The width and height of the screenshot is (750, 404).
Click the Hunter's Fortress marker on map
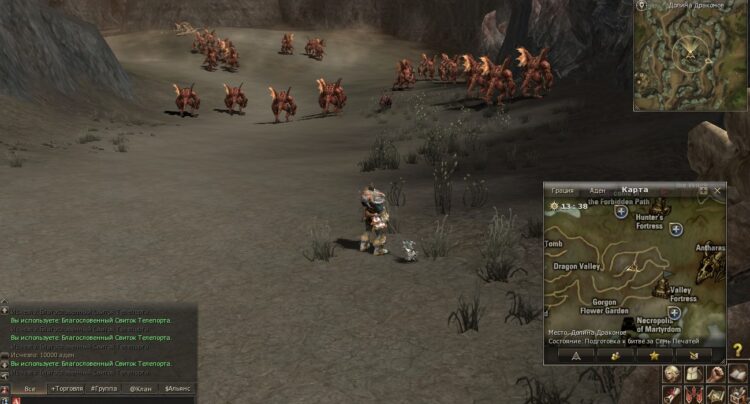tap(676, 229)
